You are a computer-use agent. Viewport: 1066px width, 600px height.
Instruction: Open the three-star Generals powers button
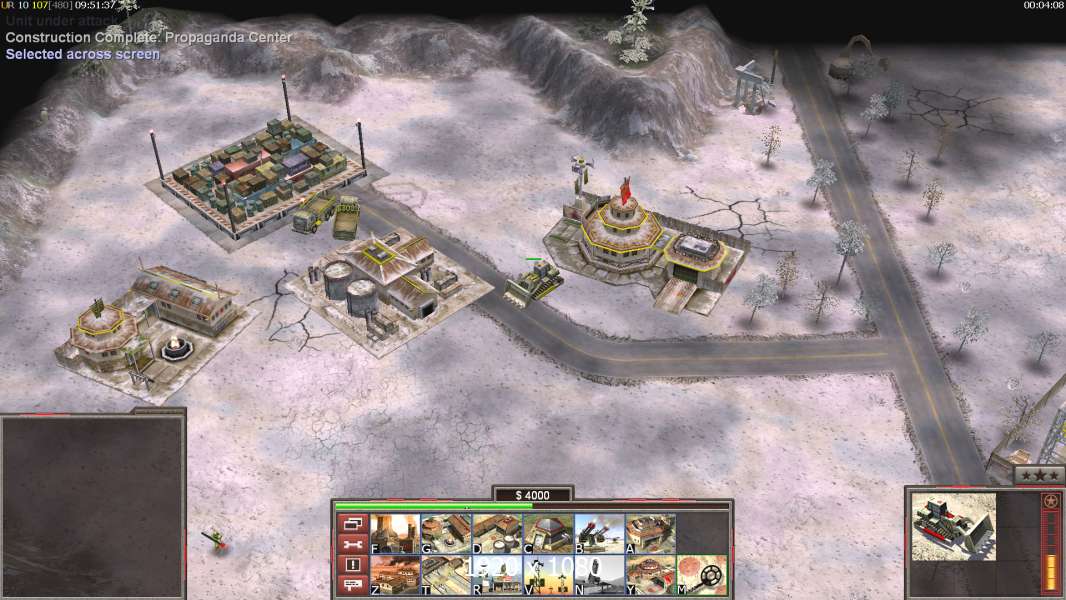click(x=1038, y=476)
